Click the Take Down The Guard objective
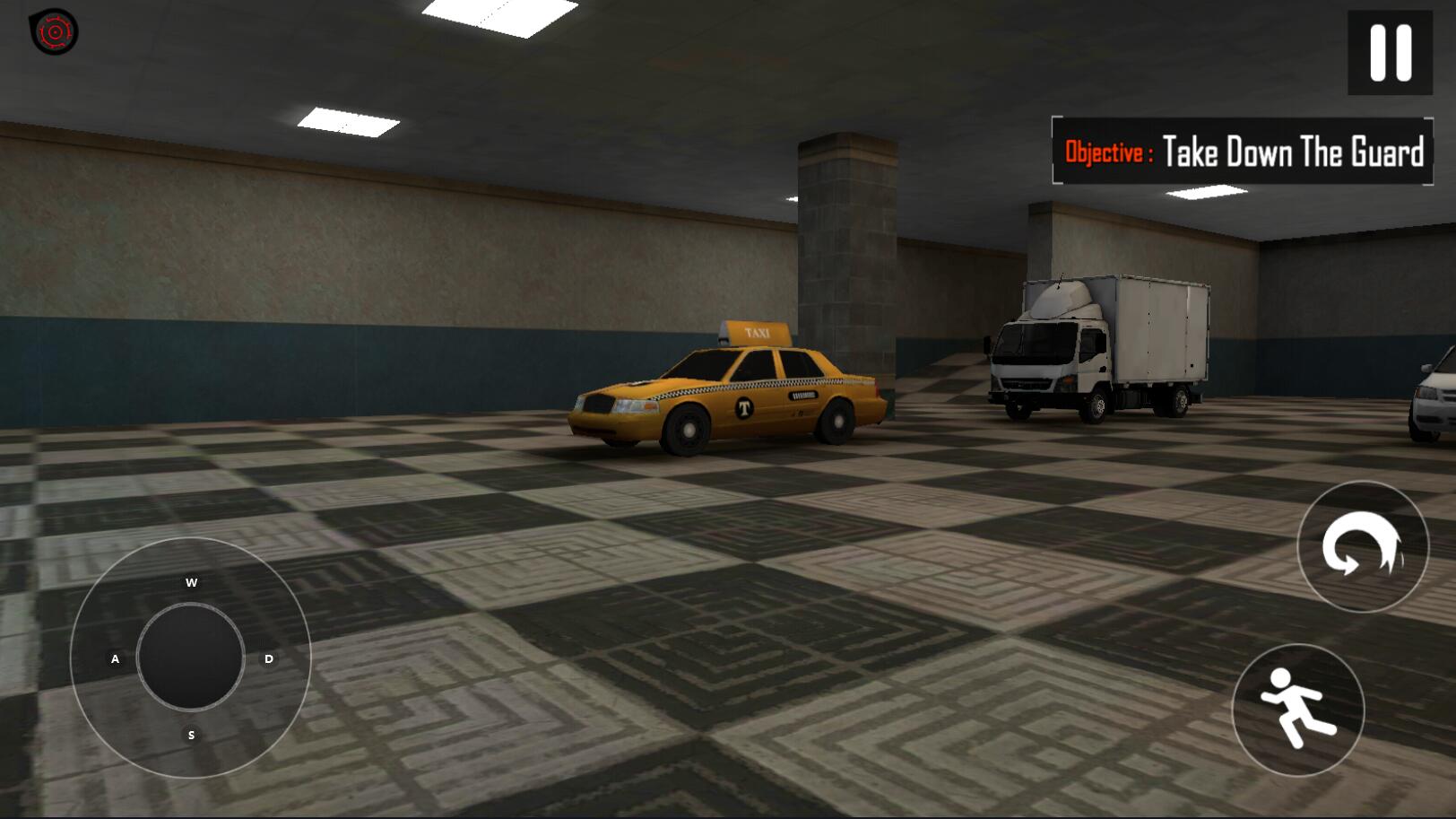The width and height of the screenshot is (1456, 819). click(1243, 152)
